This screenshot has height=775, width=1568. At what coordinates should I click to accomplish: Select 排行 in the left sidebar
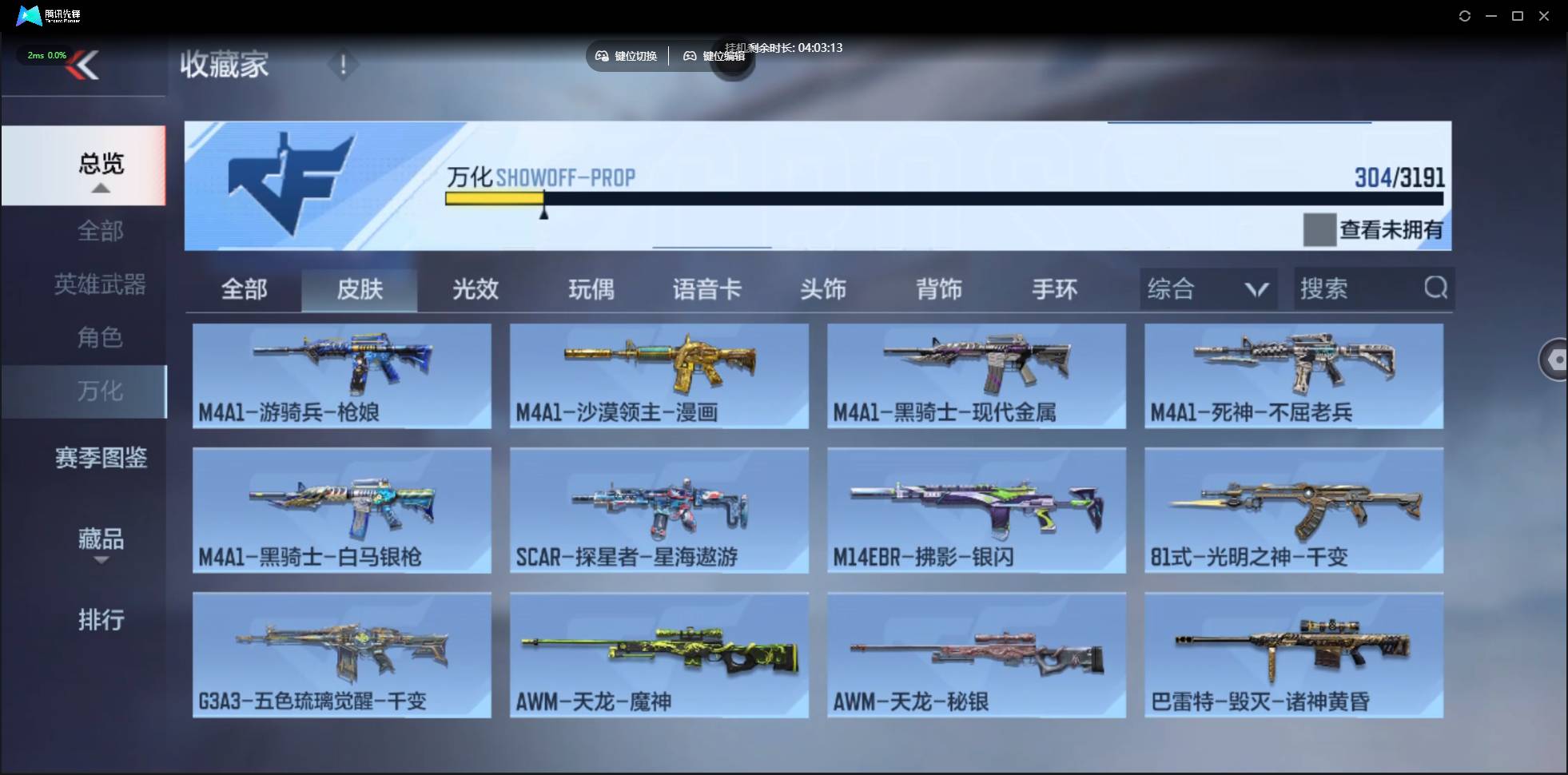[x=101, y=621]
